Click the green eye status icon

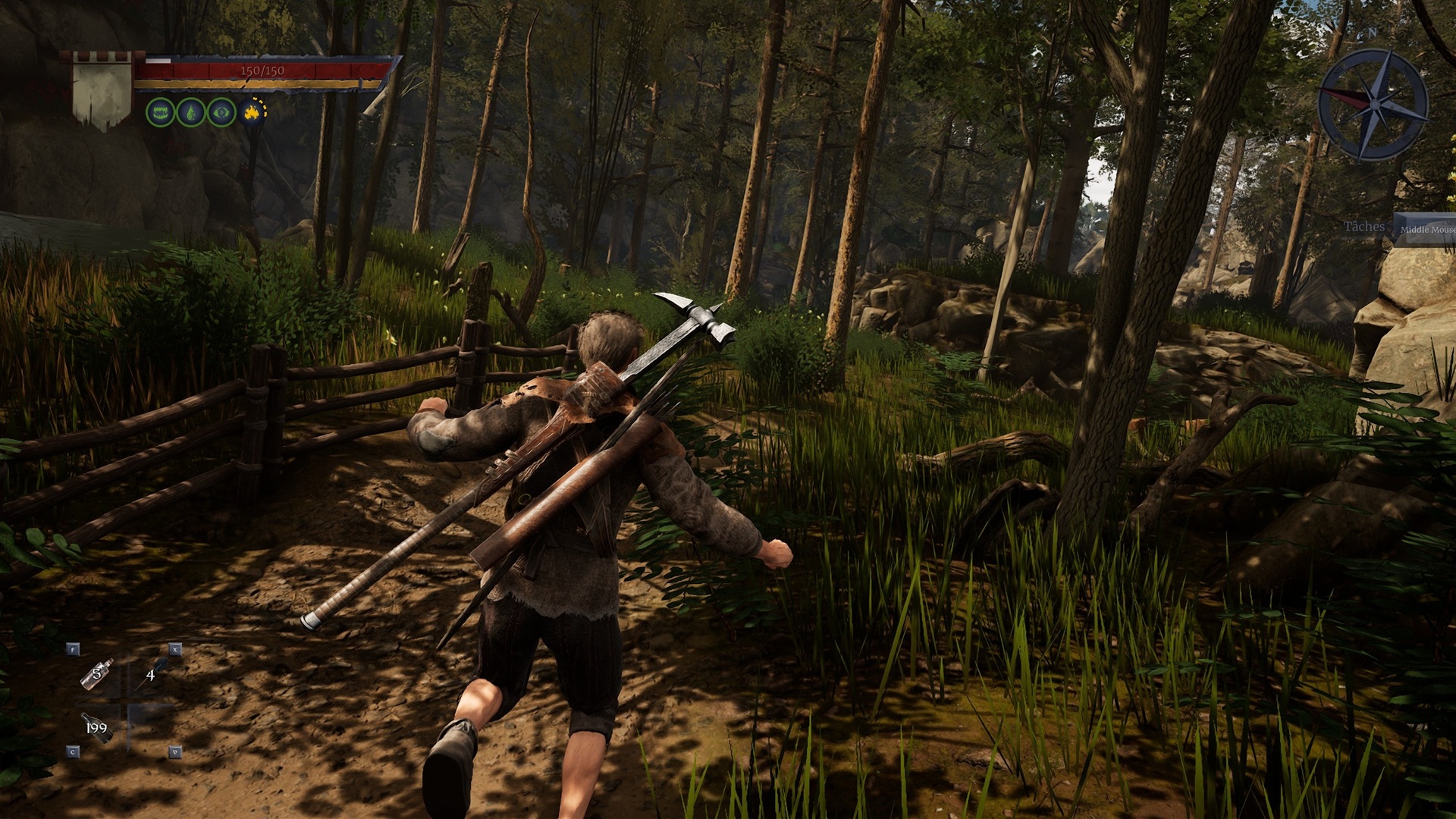pos(221,113)
